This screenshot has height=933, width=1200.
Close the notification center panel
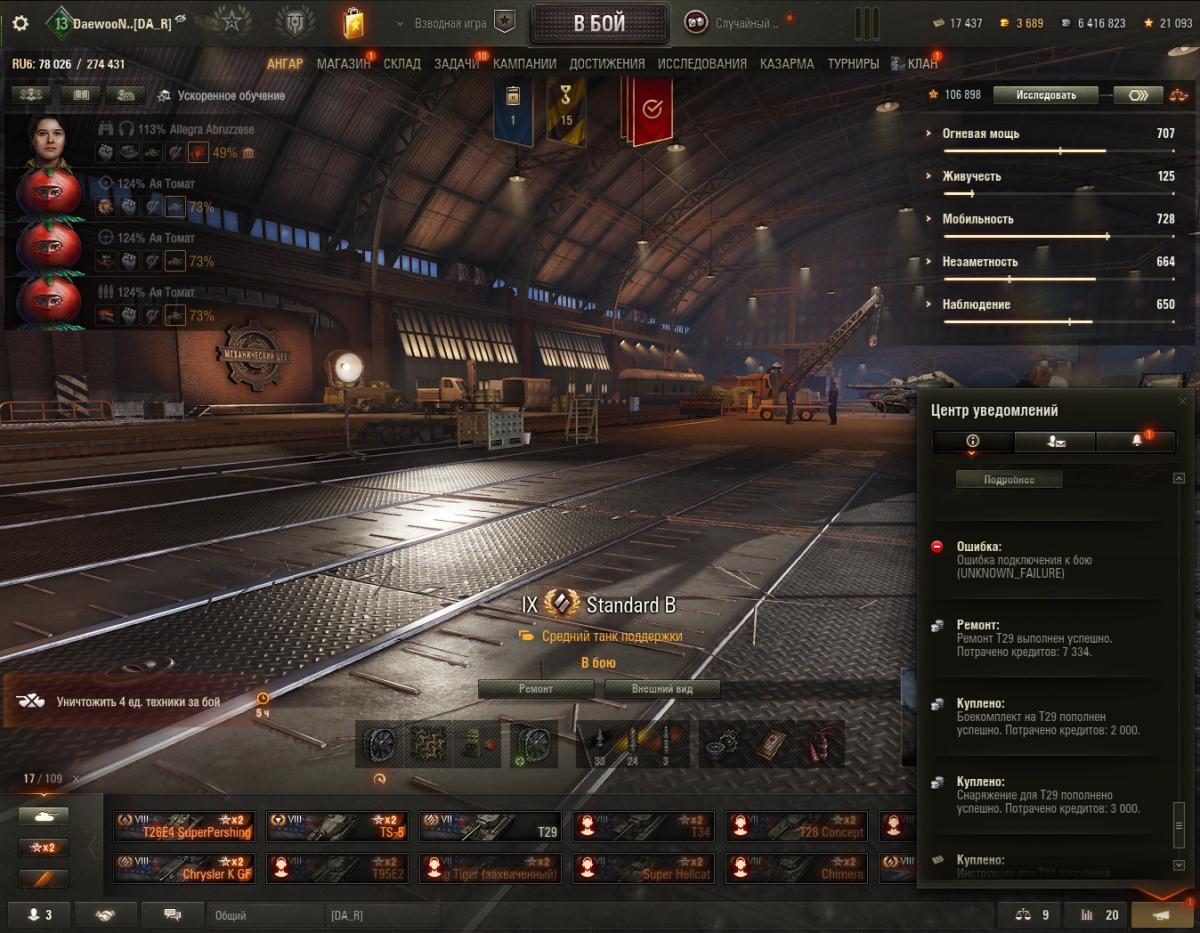click(x=1183, y=401)
